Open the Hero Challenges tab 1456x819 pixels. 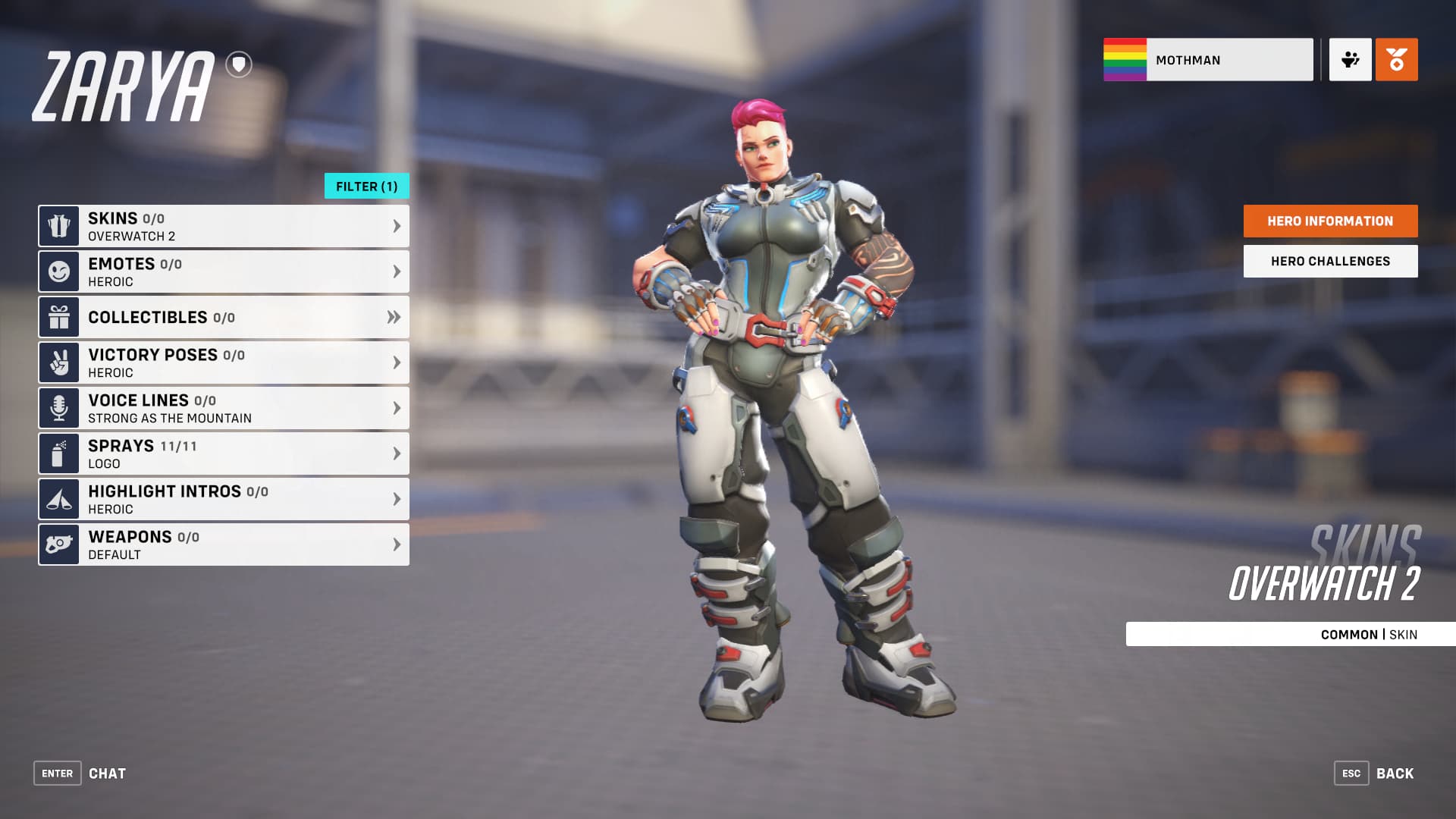(1329, 260)
